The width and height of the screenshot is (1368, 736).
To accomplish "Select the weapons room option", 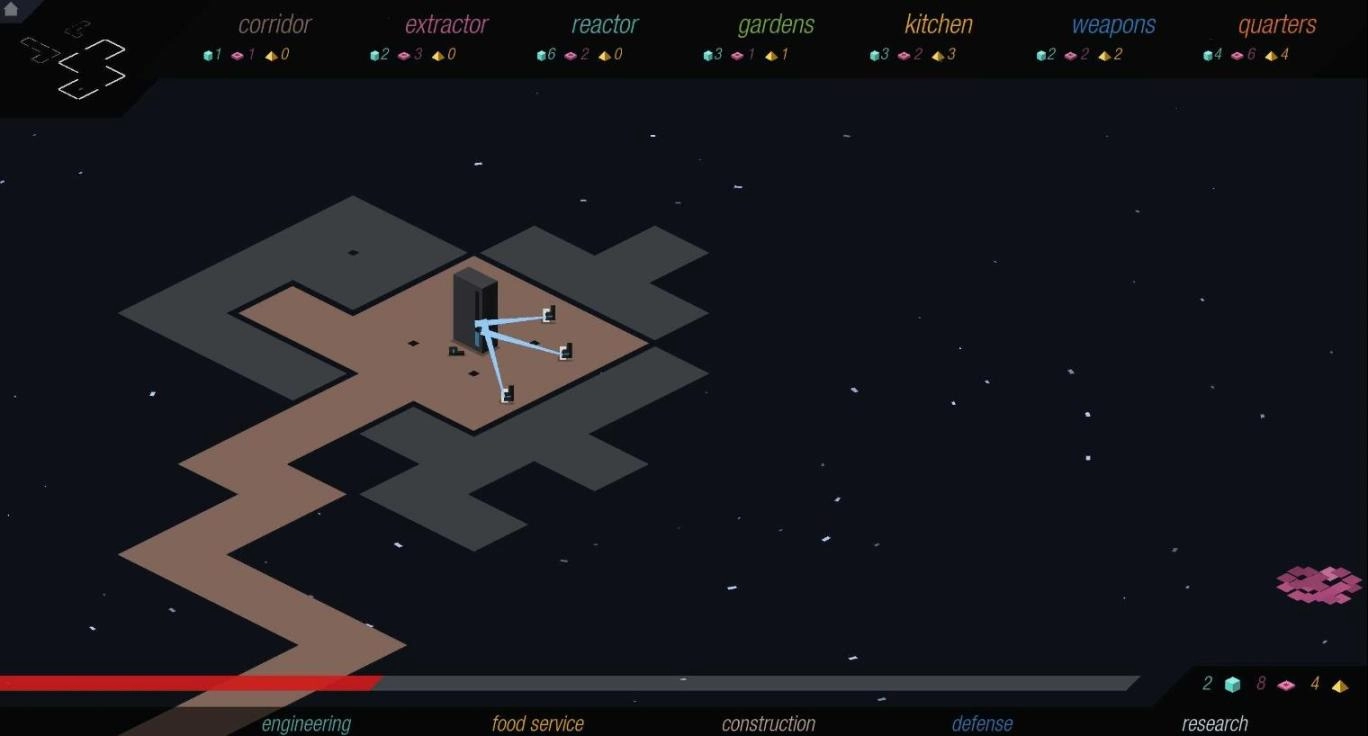I will [x=1113, y=25].
